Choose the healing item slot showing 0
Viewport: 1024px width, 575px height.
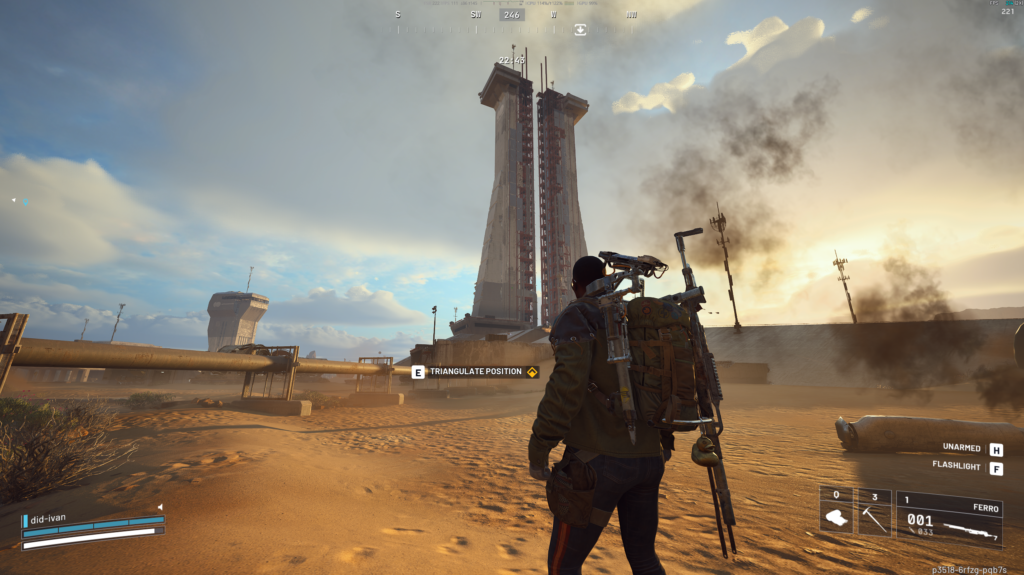click(836, 513)
